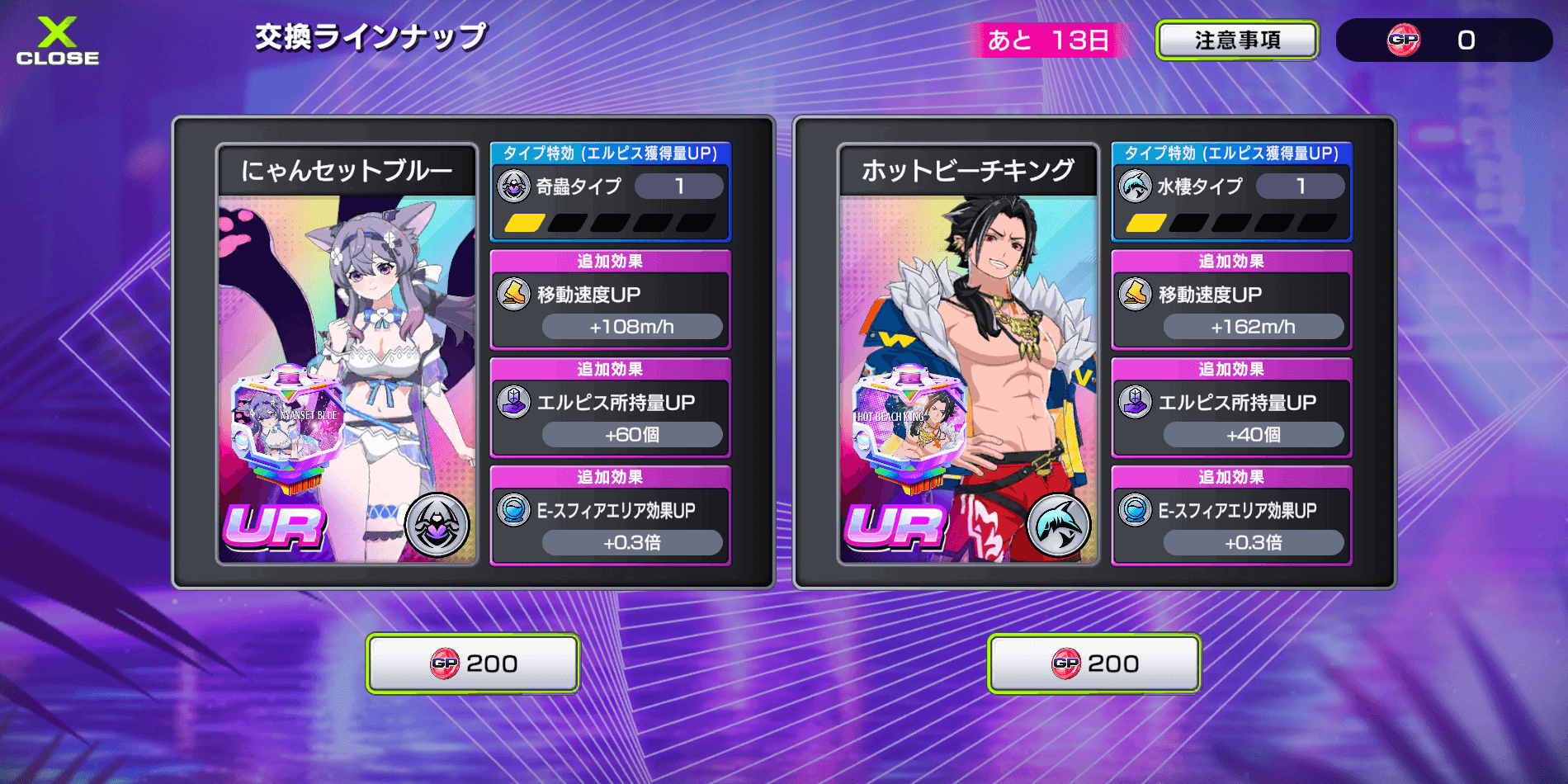
Task: Expand the タイプ特効 panel on the left card
Action: coord(609,152)
